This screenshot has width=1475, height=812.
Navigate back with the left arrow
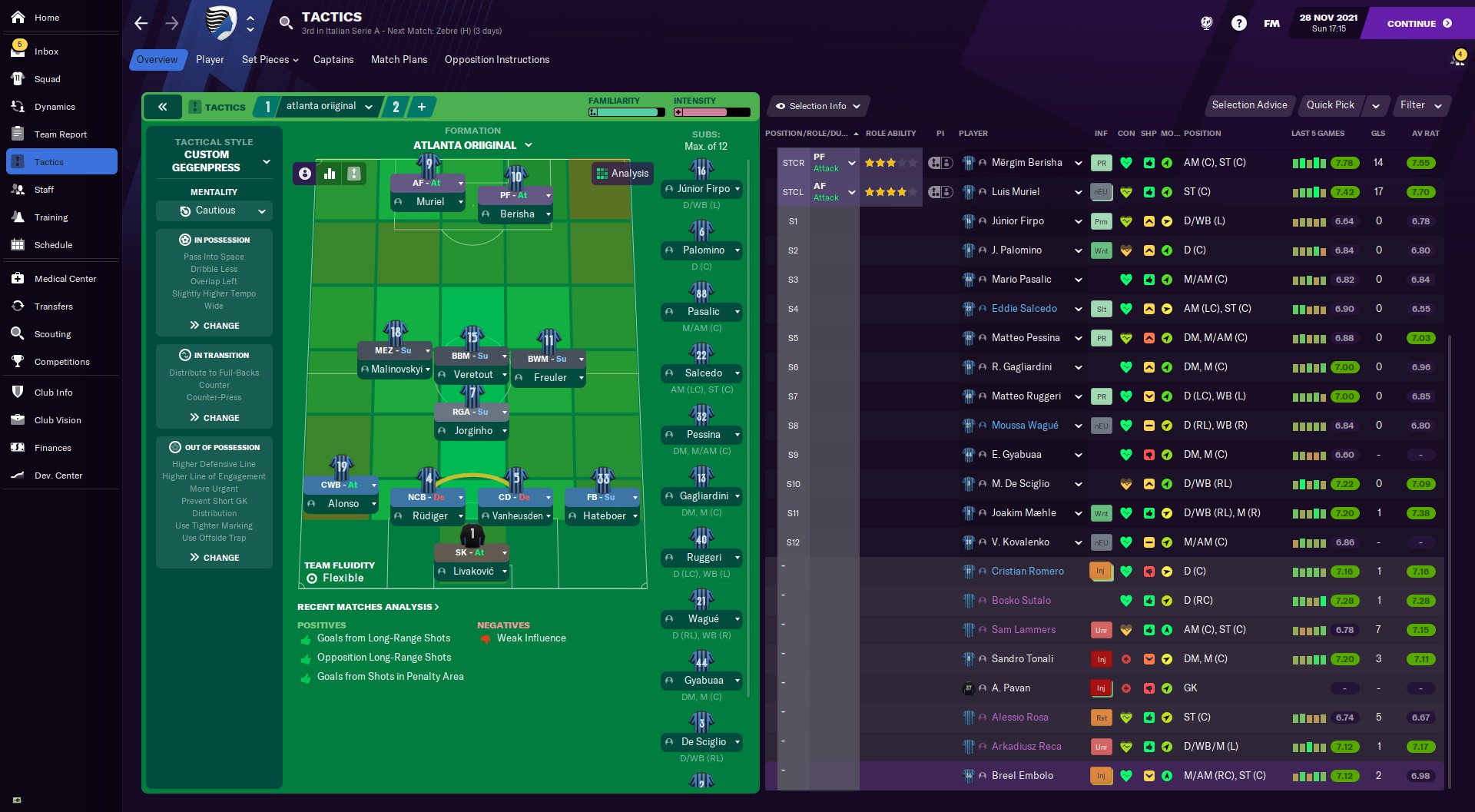pyautogui.click(x=141, y=23)
